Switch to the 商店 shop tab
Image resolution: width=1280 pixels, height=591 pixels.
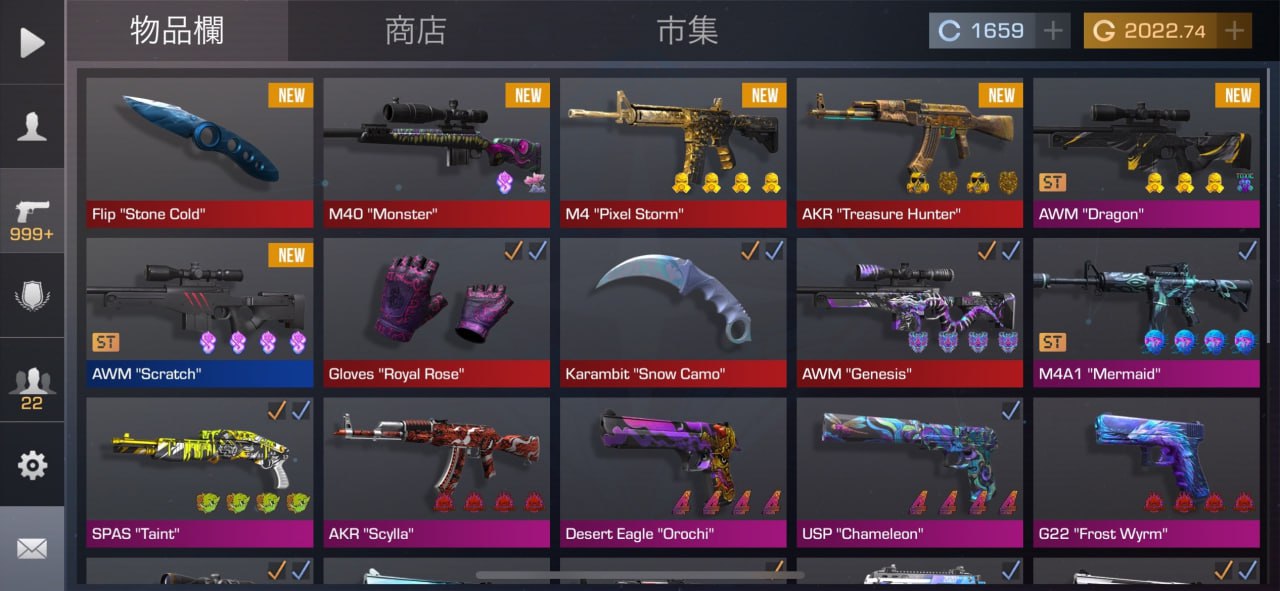[x=415, y=31]
